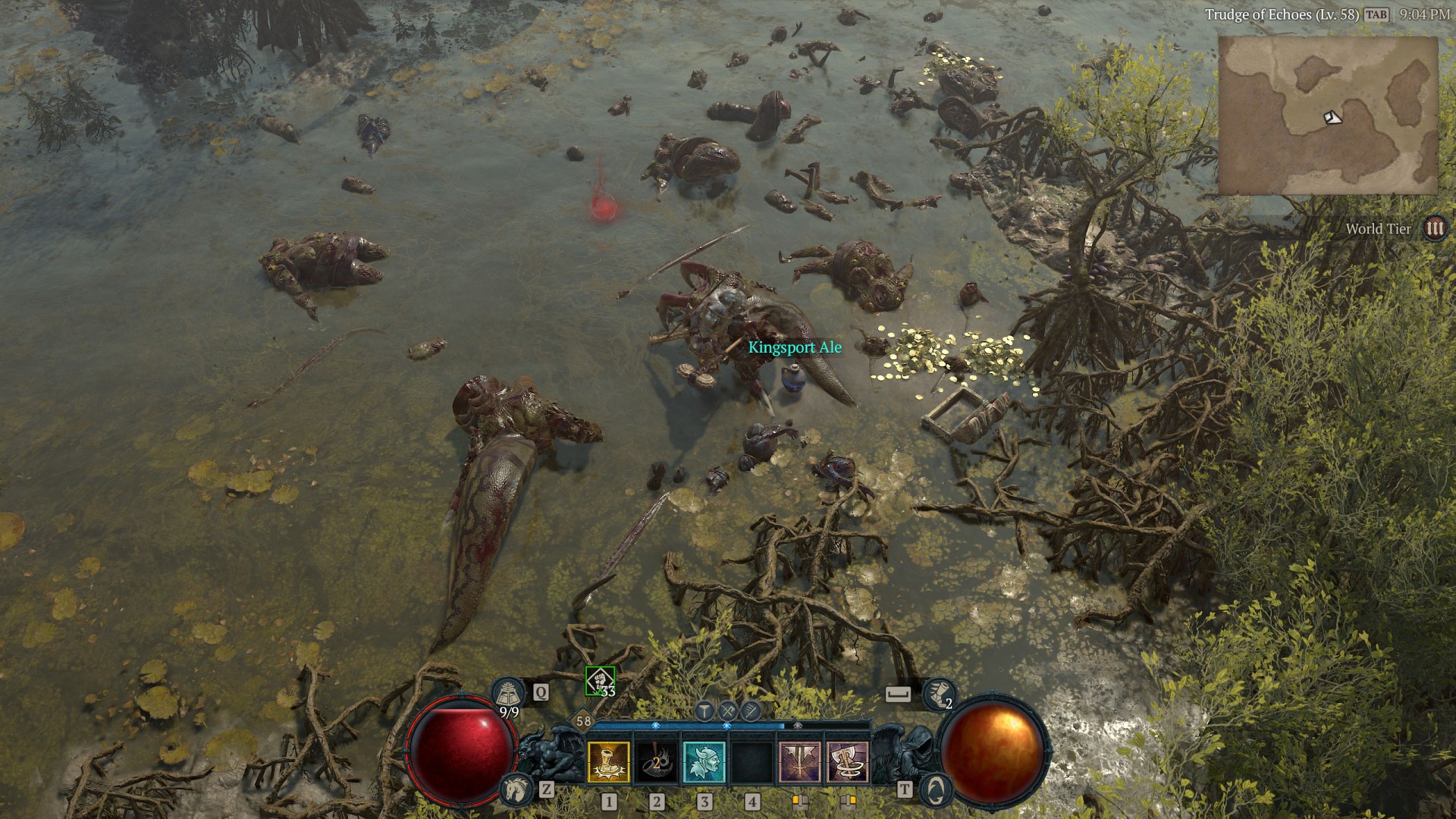Open the town portal swirl icon
This screenshot has width=1456, height=819.
pyautogui.click(x=936, y=790)
